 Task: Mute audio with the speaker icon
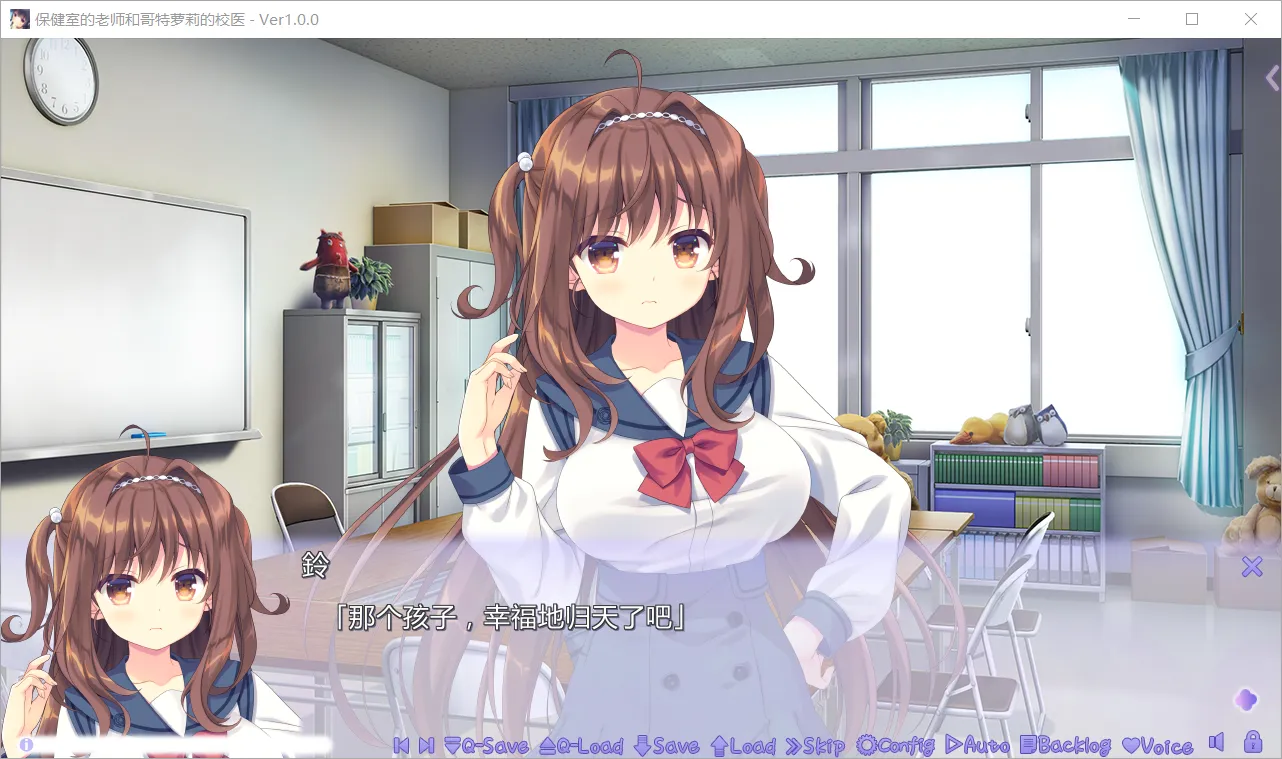pos(1218,744)
